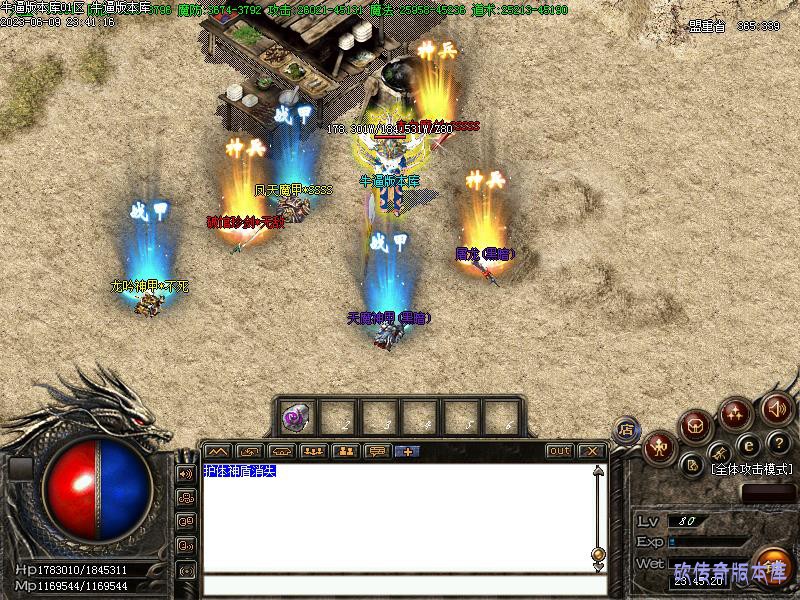Click the round 'e' button
Viewport: 800px width, 600px height.
coord(747,445)
